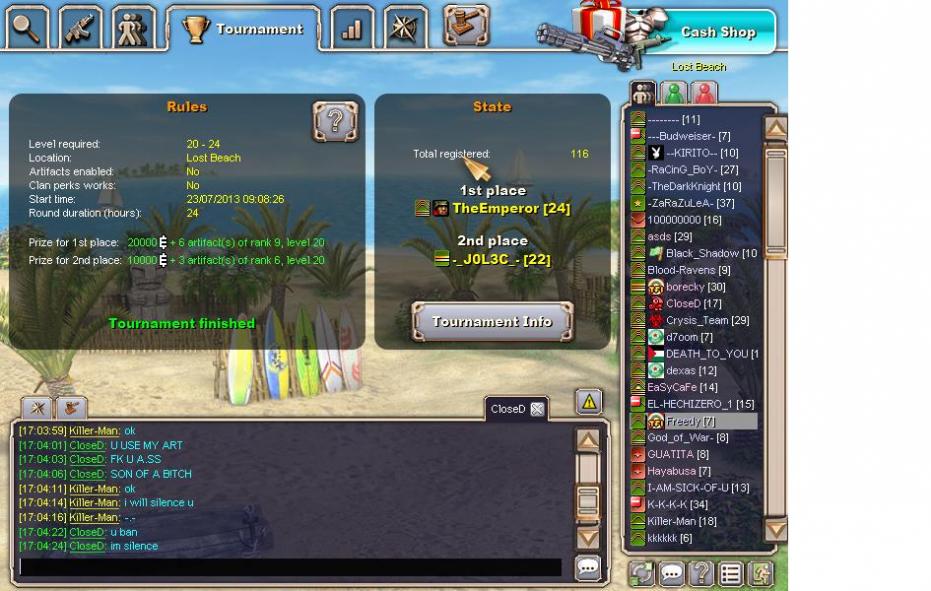This screenshot has height=591, width=931.
Task: Show the green player list tab
Action: tap(675, 93)
